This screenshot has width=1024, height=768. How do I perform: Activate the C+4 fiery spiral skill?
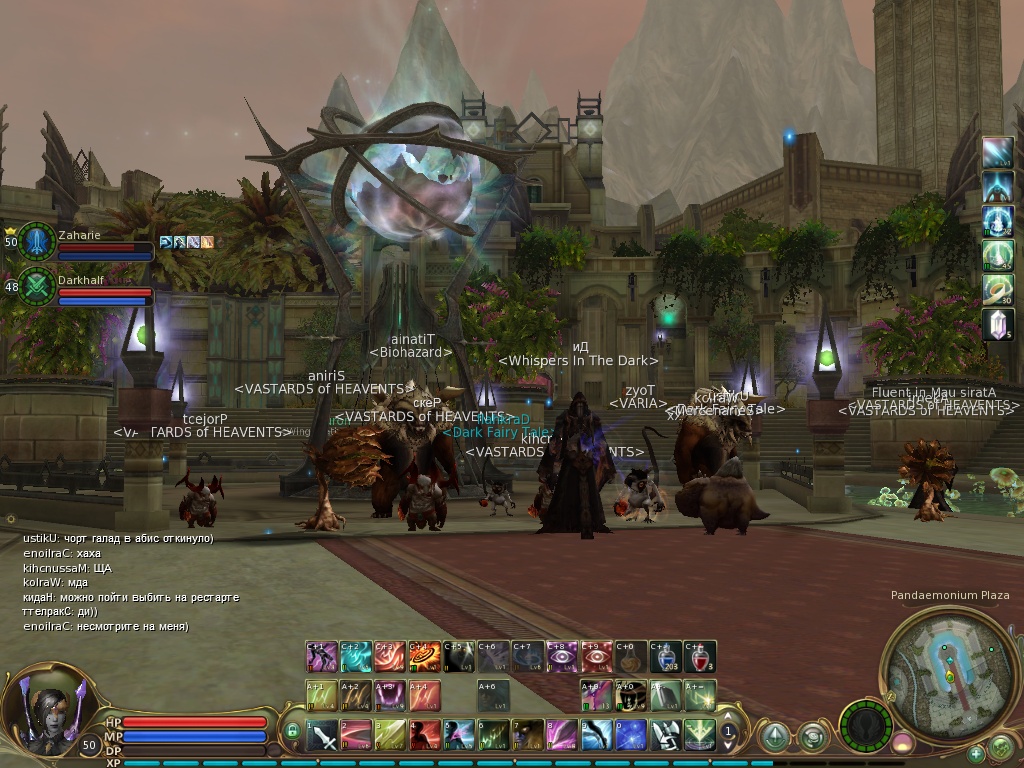pyautogui.click(x=425, y=656)
